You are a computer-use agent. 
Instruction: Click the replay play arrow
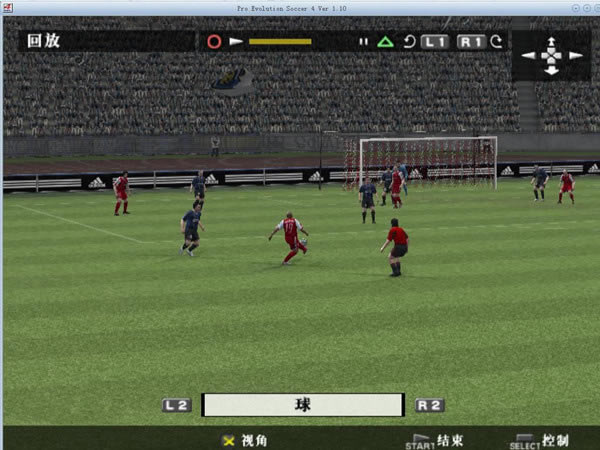tap(236, 42)
